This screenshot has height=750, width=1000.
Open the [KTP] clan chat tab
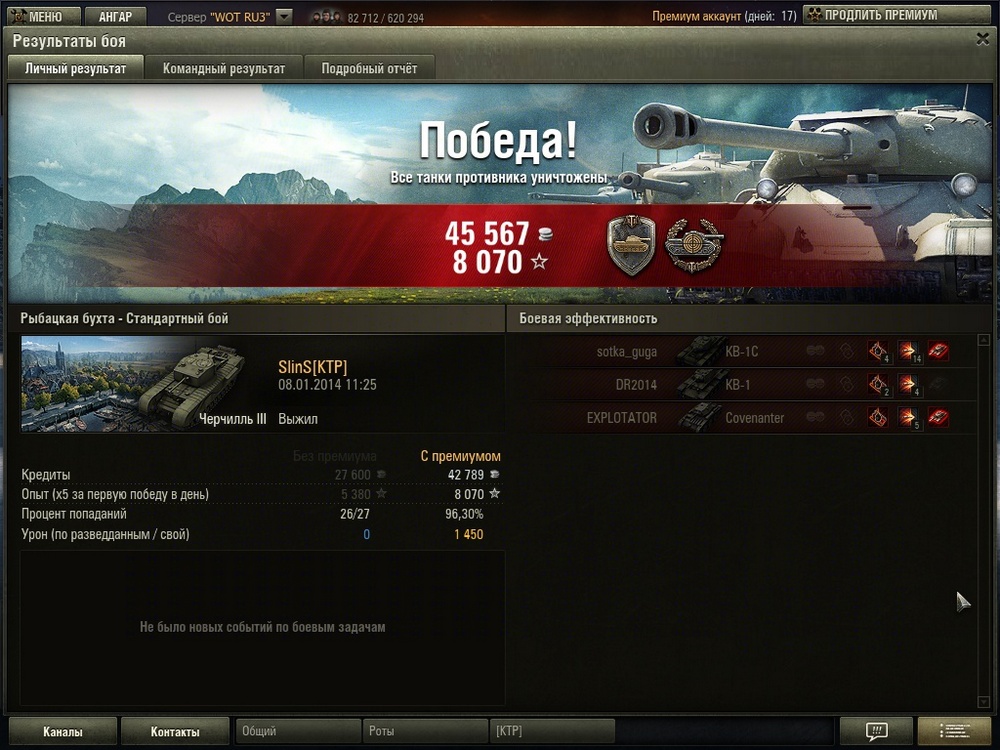(x=551, y=732)
